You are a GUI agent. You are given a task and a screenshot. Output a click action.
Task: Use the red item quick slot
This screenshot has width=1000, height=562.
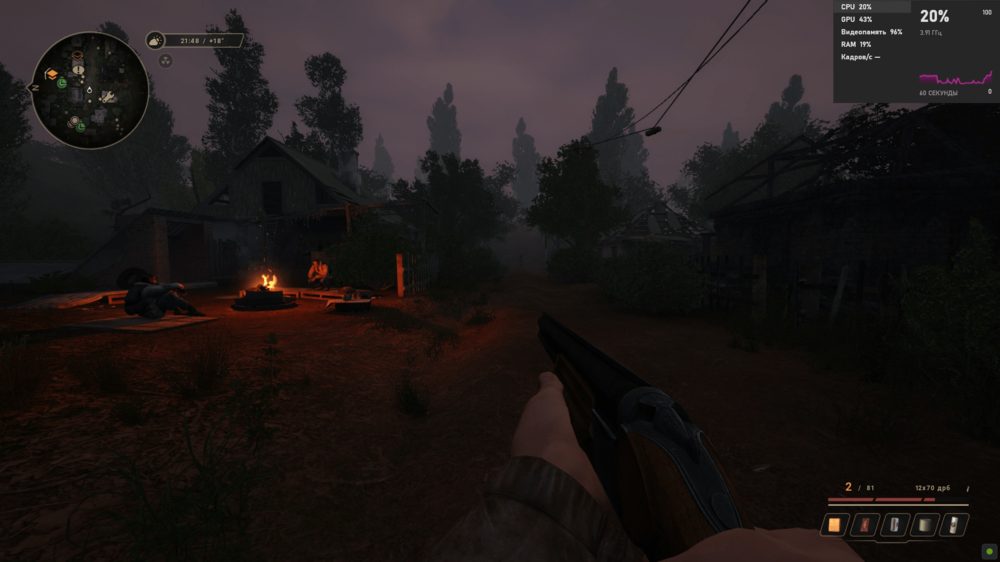pyautogui.click(x=865, y=524)
